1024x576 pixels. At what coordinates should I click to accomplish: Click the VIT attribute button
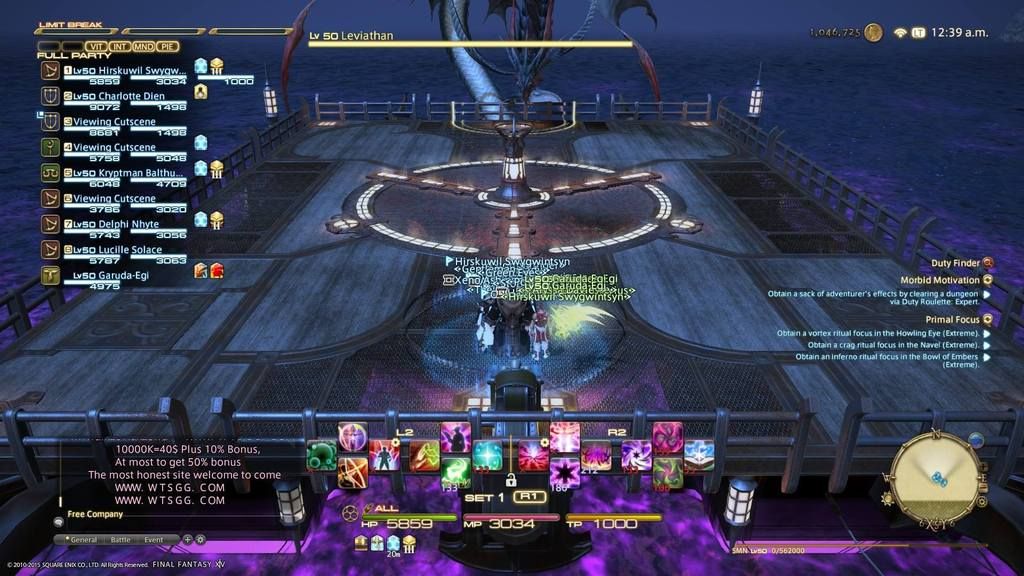click(x=96, y=46)
